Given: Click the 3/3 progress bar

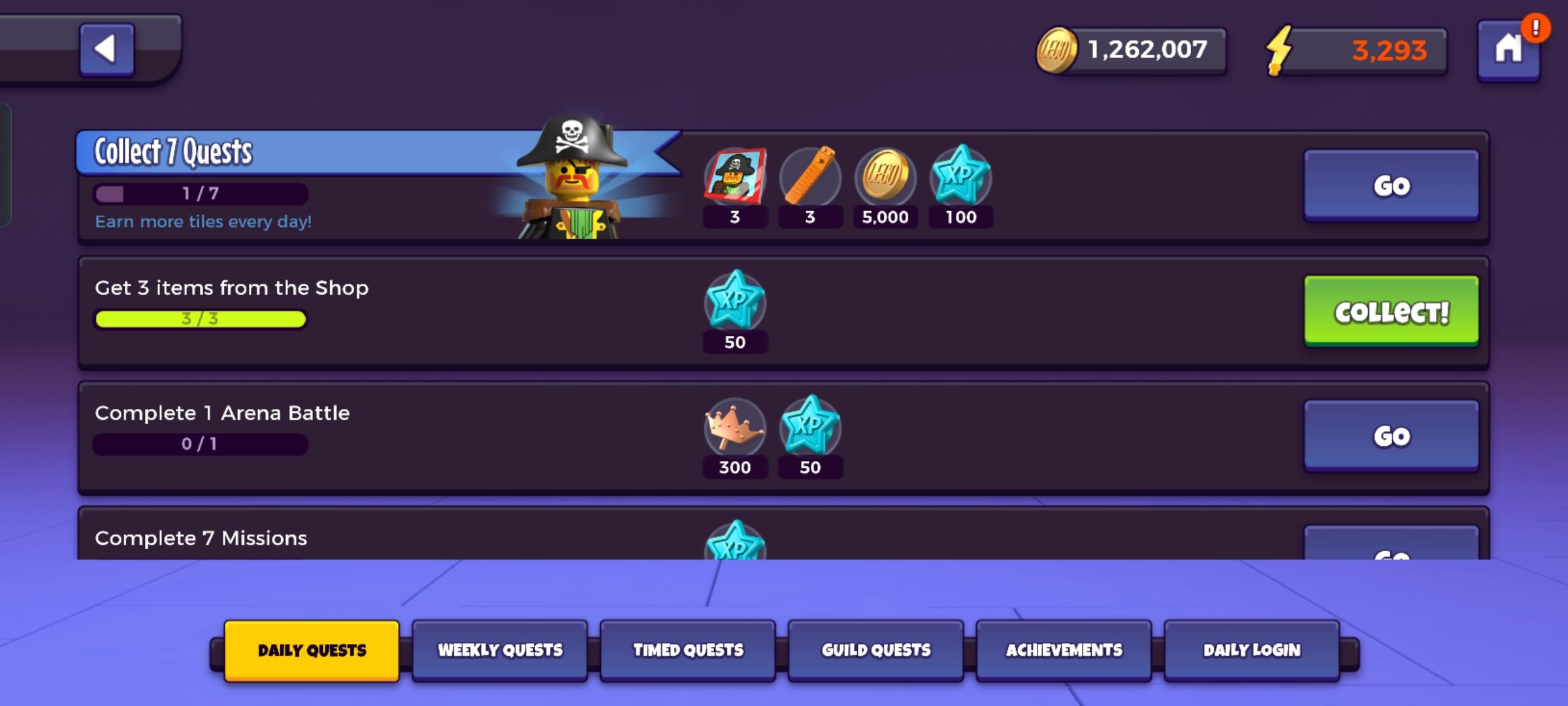Looking at the screenshot, I should (200, 318).
